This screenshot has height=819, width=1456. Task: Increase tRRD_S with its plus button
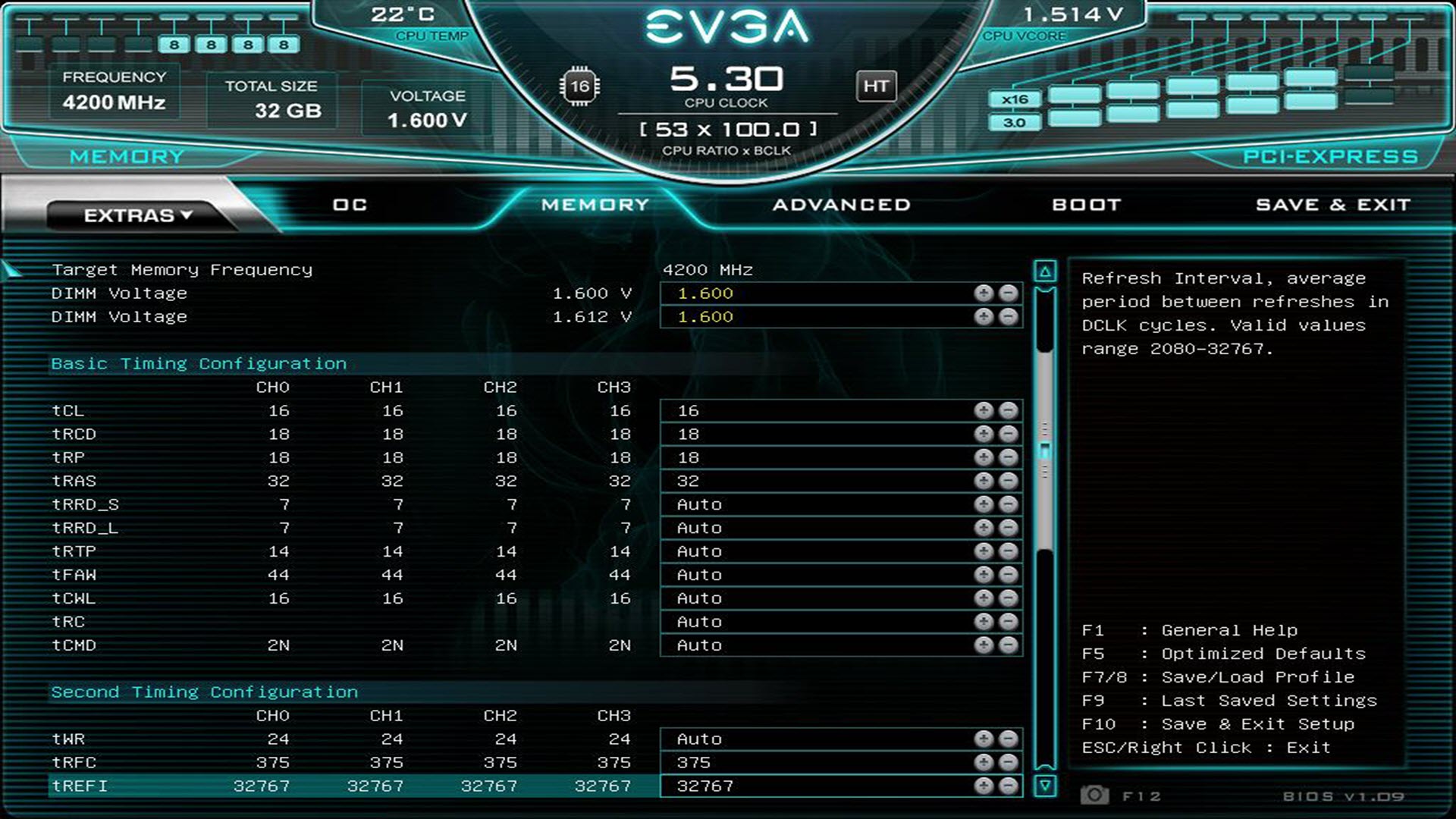[984, 504]
